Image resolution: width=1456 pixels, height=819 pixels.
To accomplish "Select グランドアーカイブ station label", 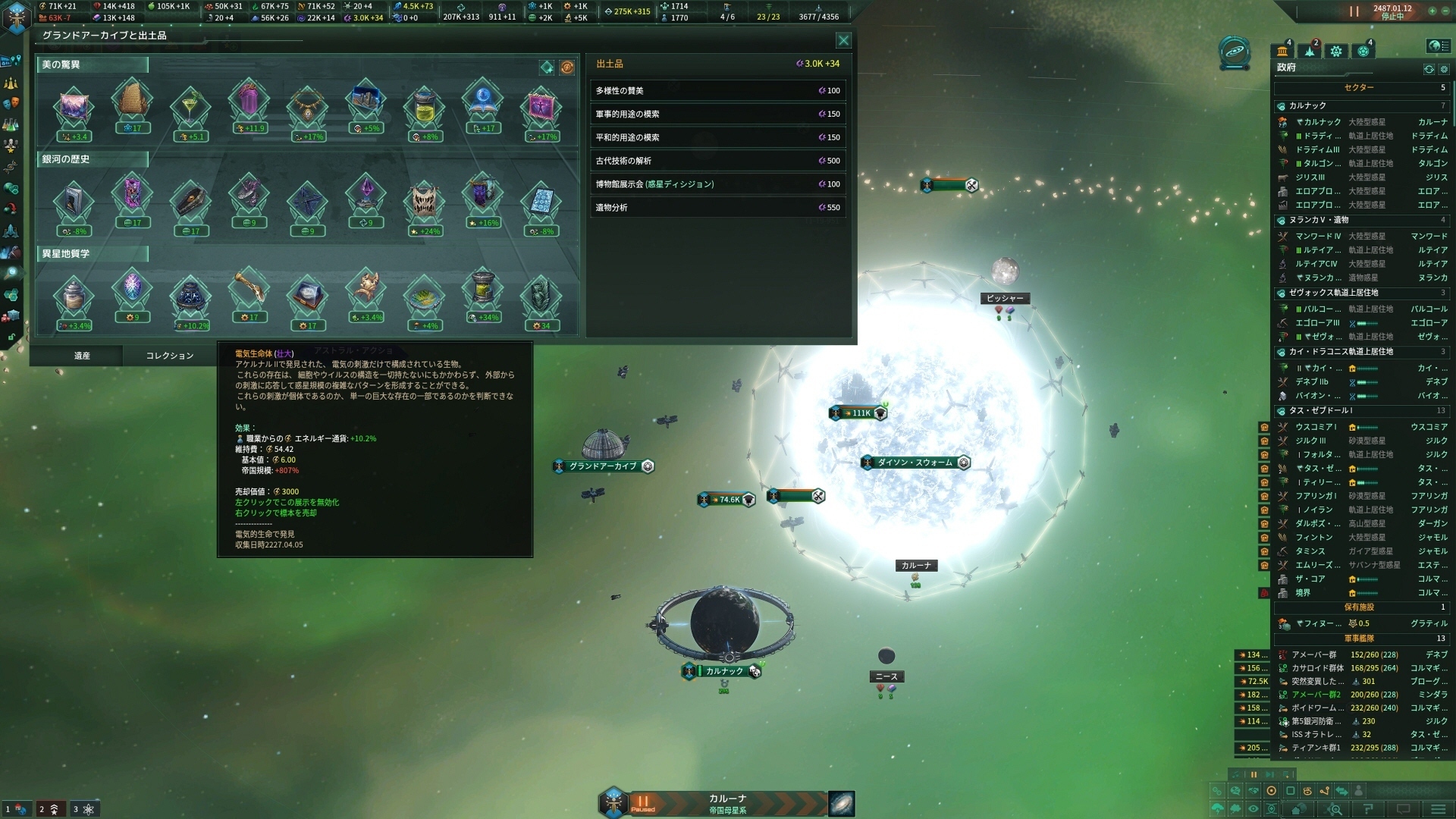I will [x=603, y=466].
